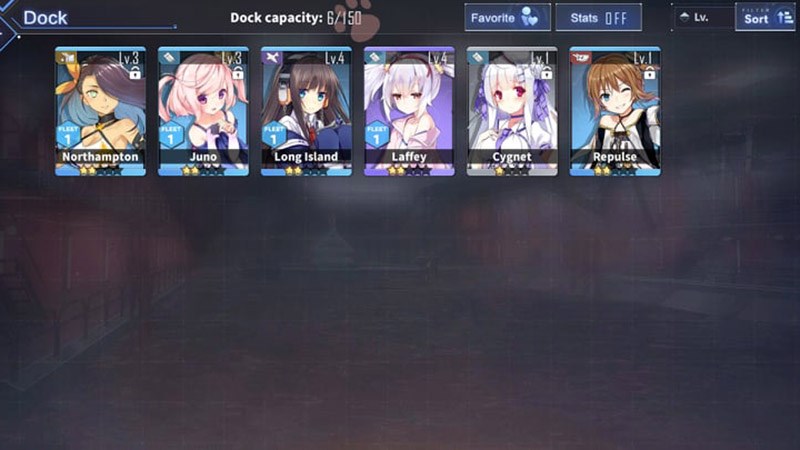Turn on the Stats display
Screen dimensions: 800x450
pyautogui.click(x=598, y=18)
